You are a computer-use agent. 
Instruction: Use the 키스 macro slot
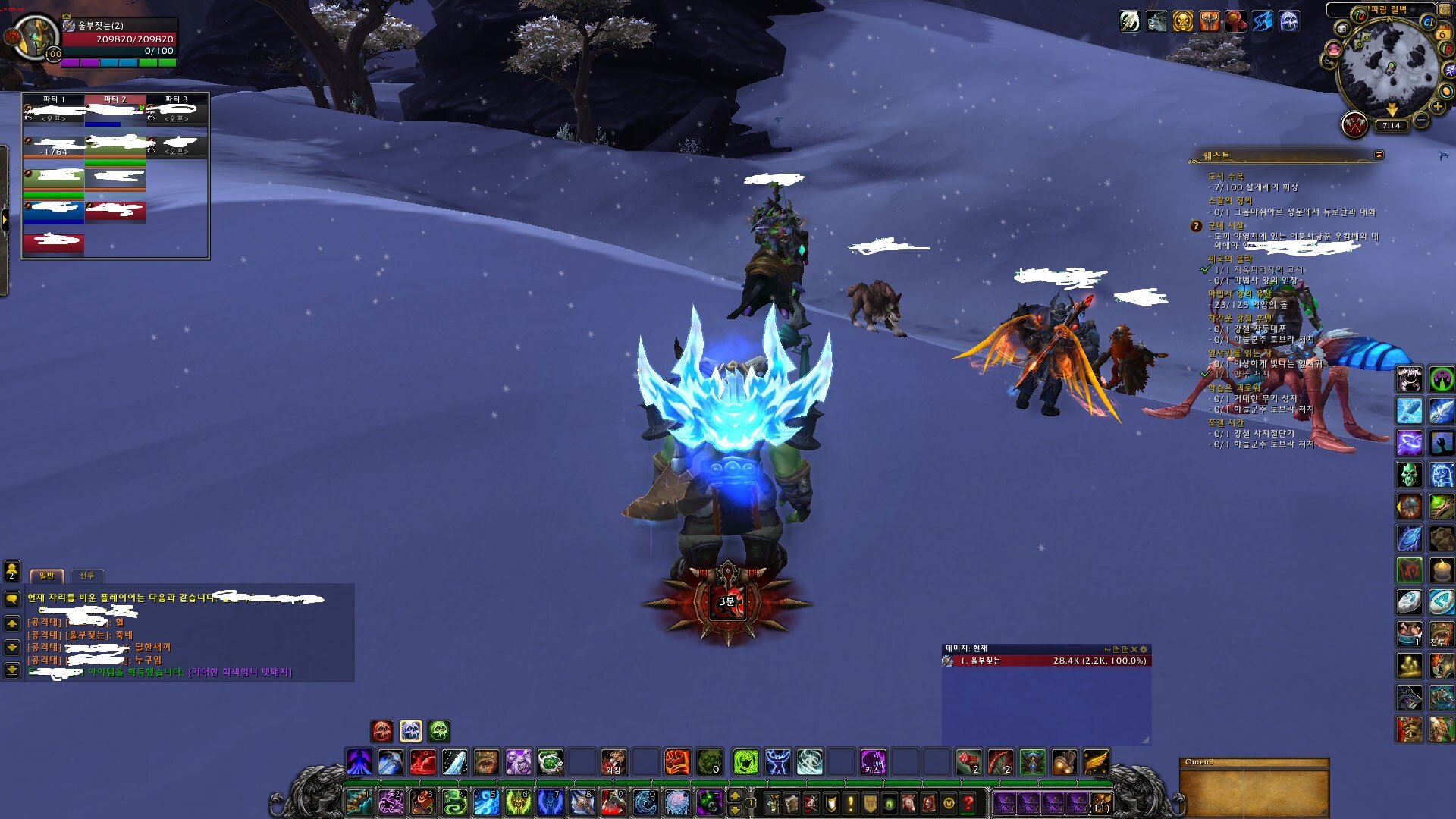pos(873,761)
